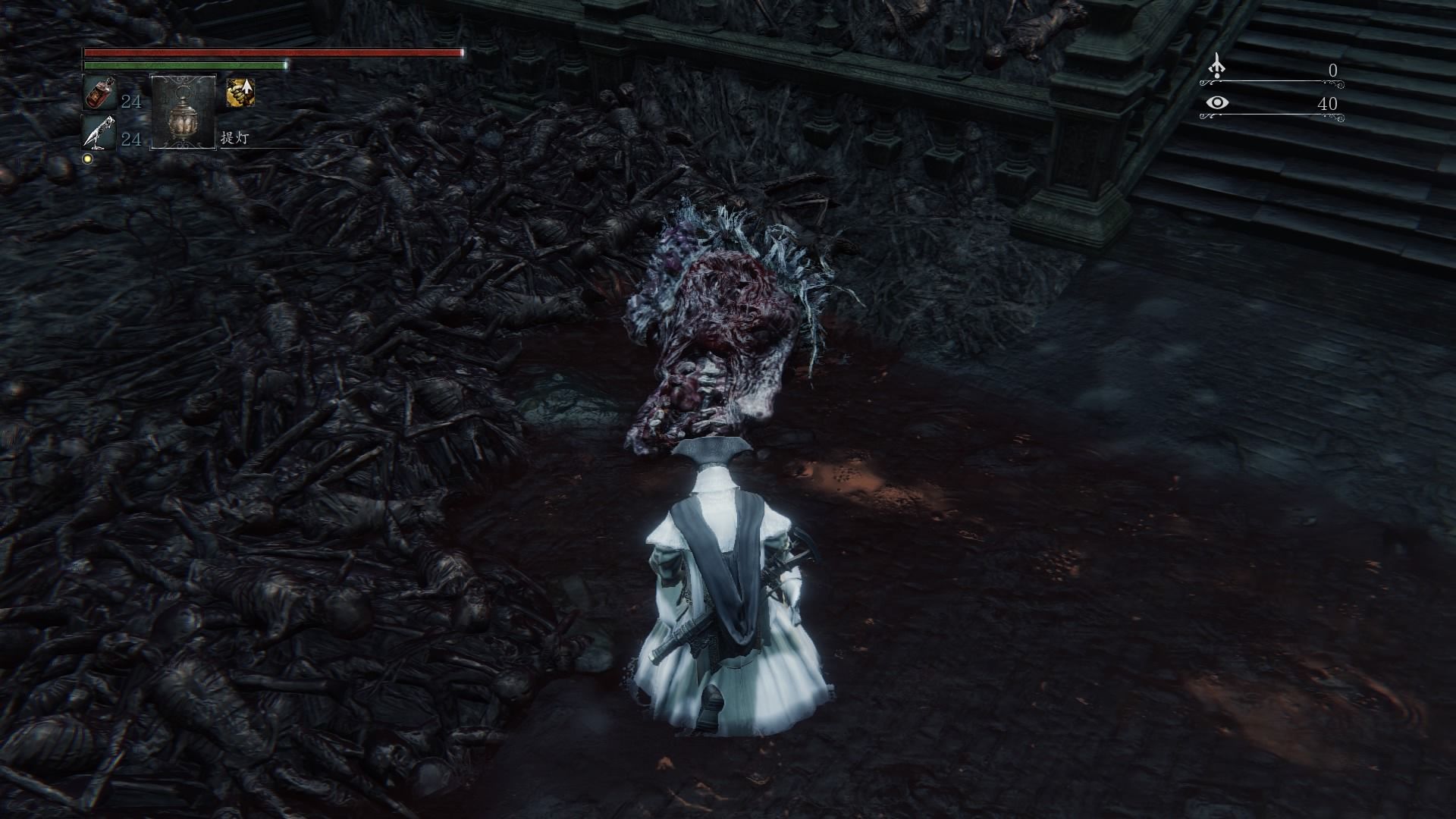Click the Blood Echoes icon
Image resolution: width=1456 pixels, height=819 pixels.
[1216, 67]
